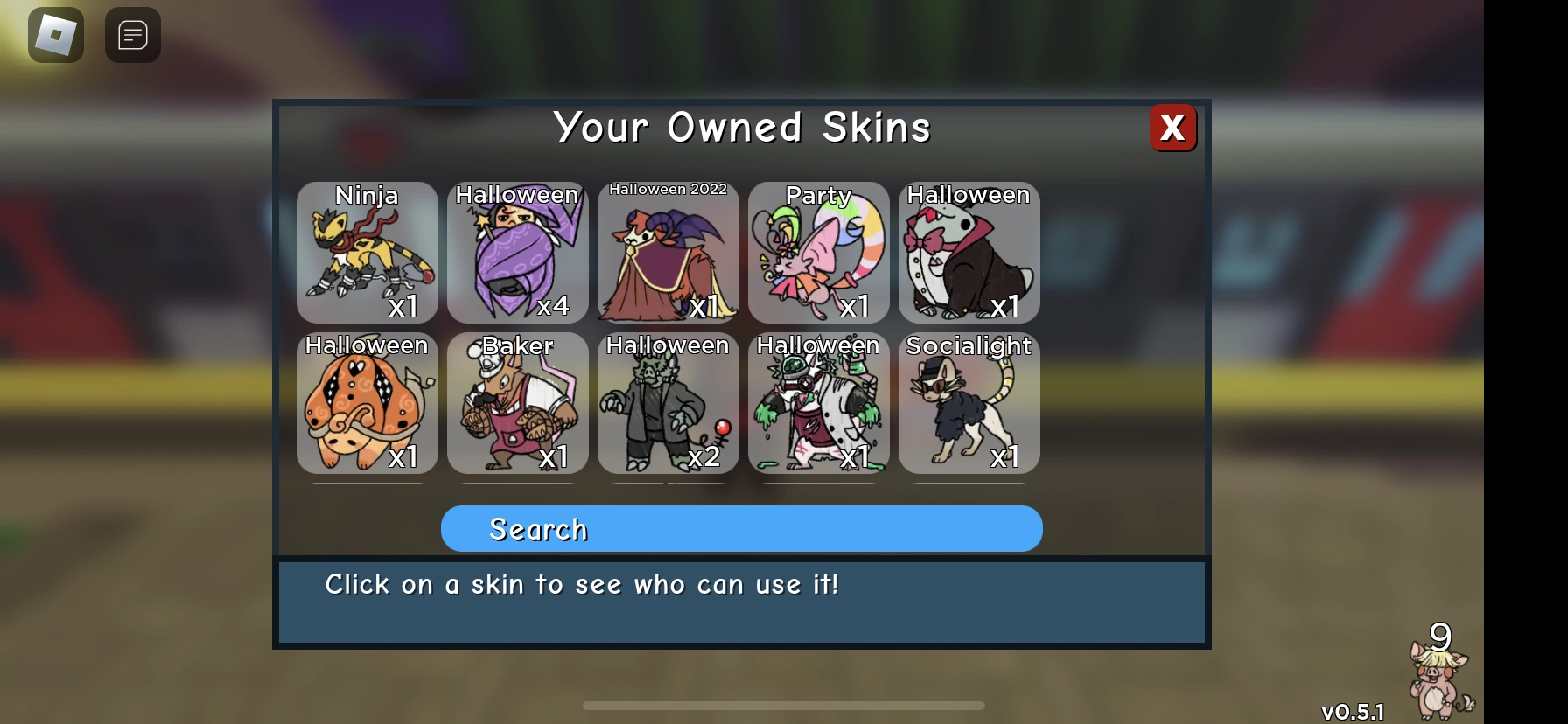Image resolution: width=1568 pixels, height=724 pixels.
Task: Select the Halloween vampire tuxedo skin
Action: [969, 254]
